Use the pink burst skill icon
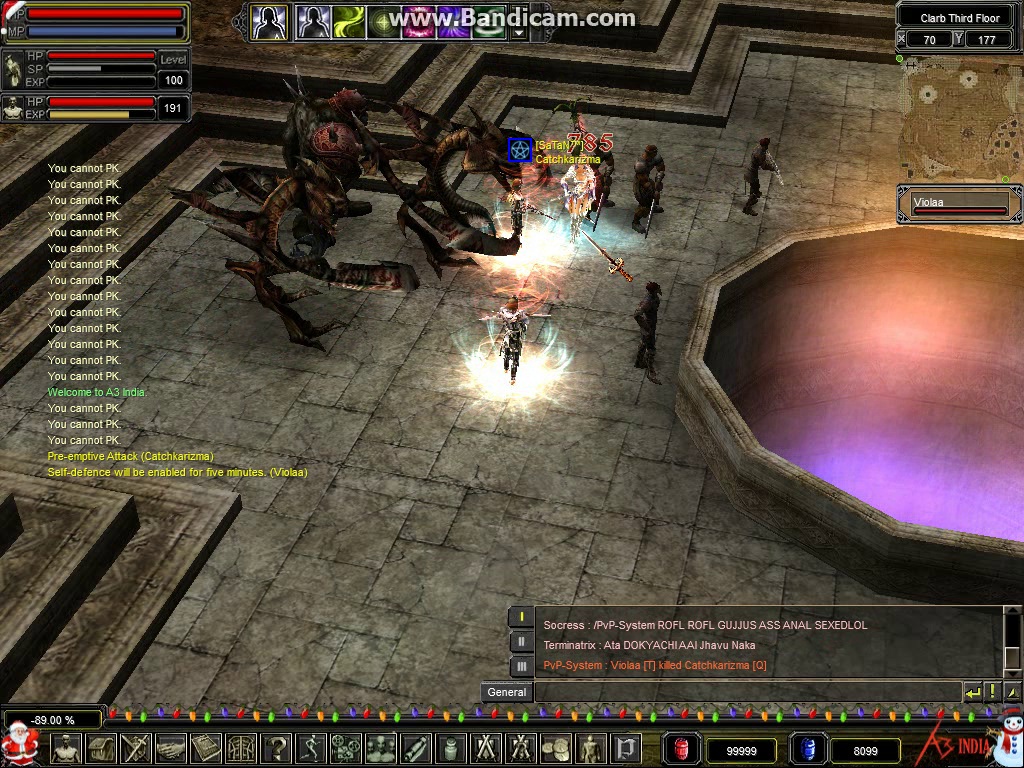 click(x=418, y=21)
